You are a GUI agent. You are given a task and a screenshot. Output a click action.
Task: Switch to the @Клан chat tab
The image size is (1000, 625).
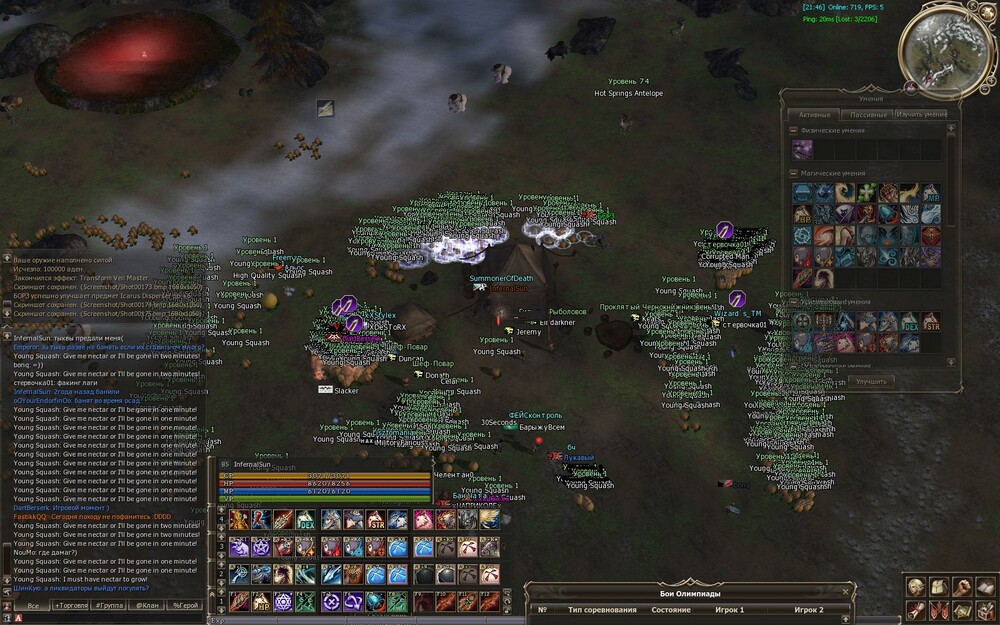[x=147, y=606]
